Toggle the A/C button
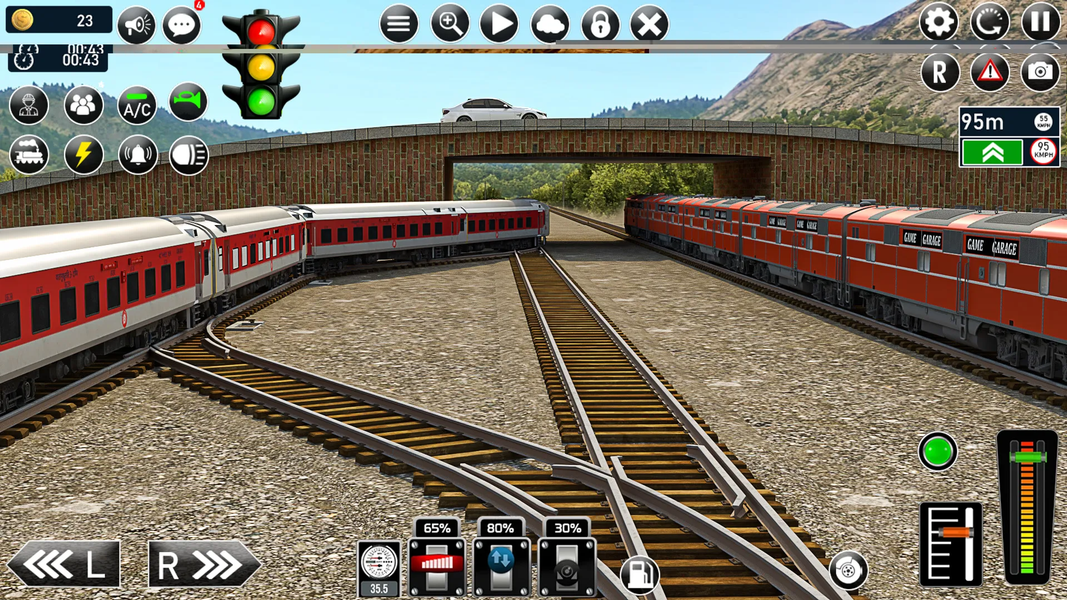1067x600 pixels. (136, 105)
